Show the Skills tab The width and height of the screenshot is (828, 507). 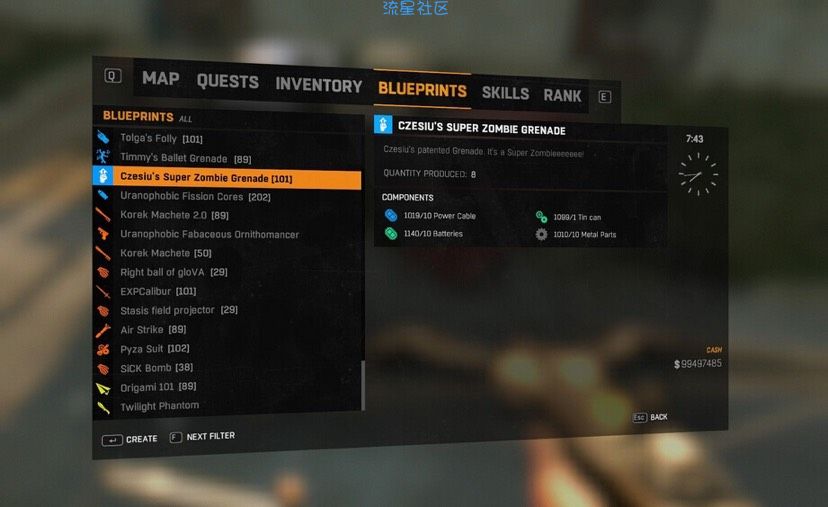(505, 93)
